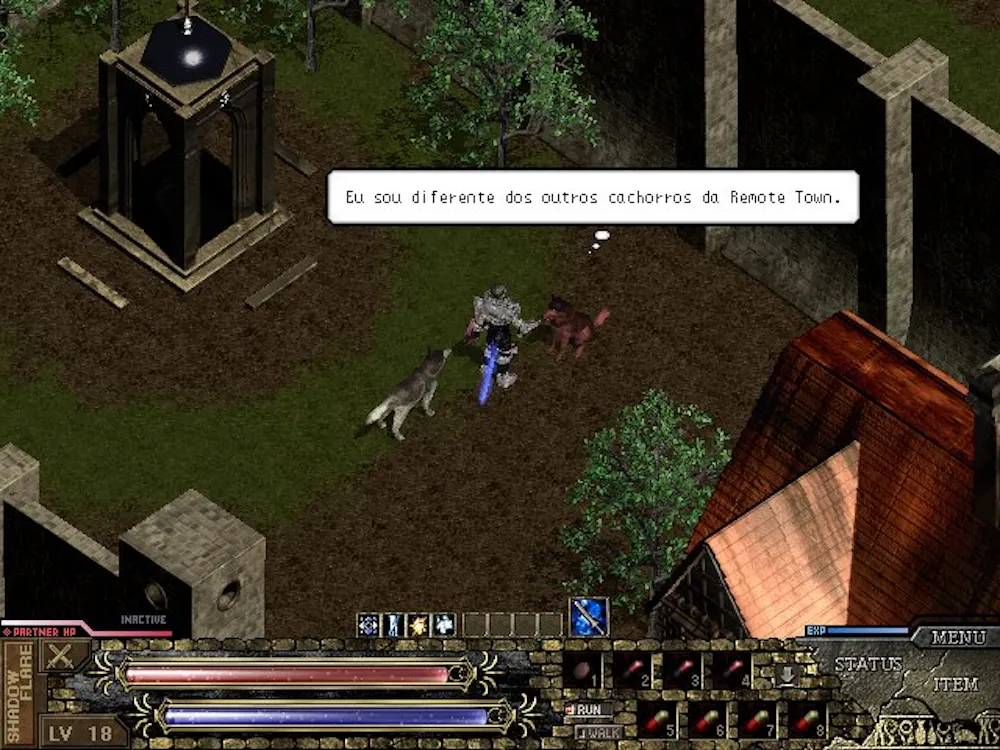The width and height of the screenshot is (1000, 750).
Task: Open the ITEM inventory
Action: [x=955, y=685]
